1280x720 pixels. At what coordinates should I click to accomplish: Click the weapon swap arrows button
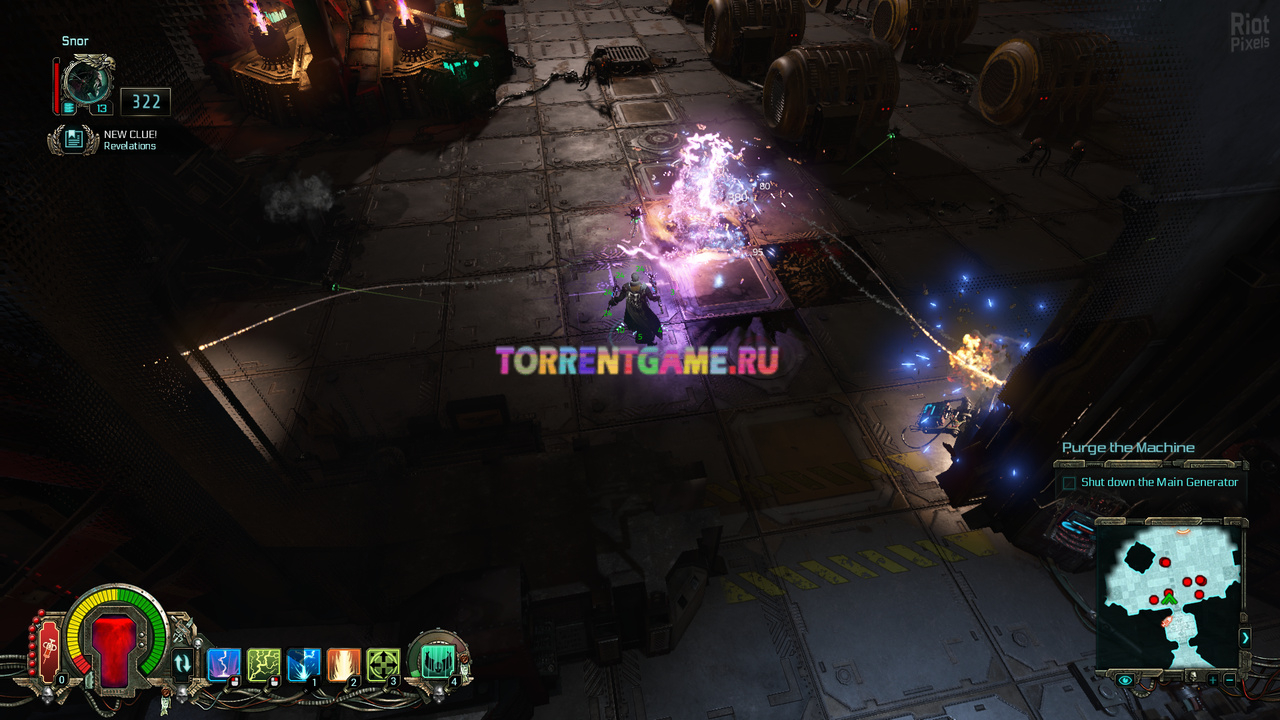[x=182, y=663]
